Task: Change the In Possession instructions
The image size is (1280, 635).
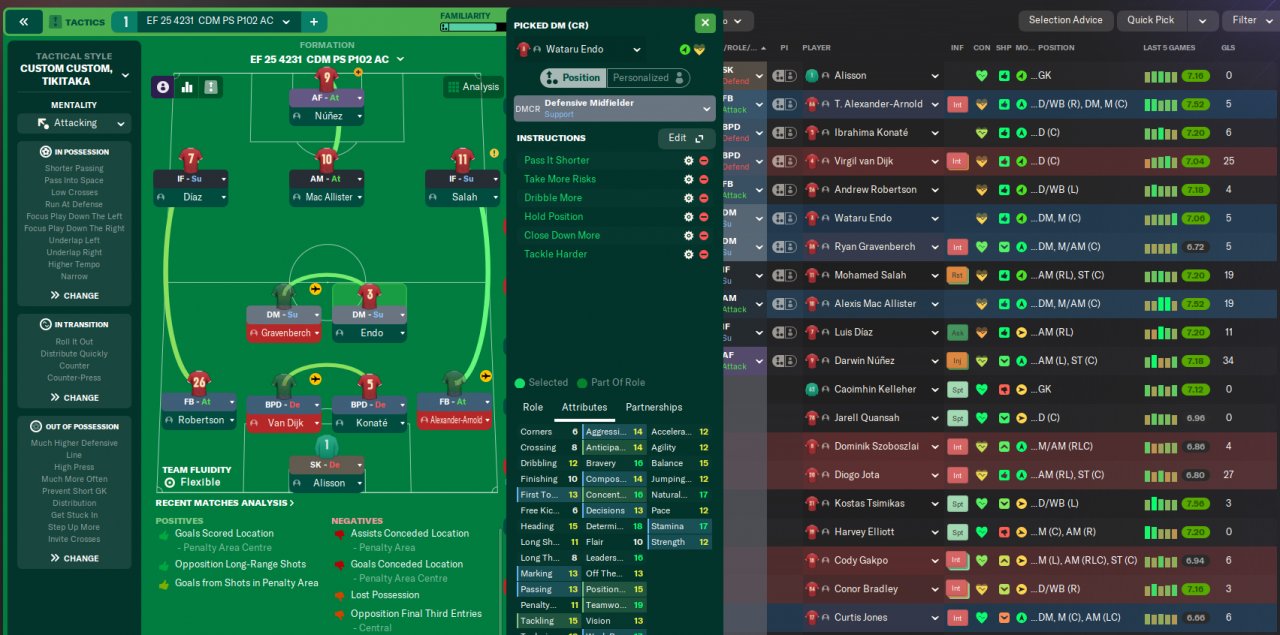Action: point(75,296)
